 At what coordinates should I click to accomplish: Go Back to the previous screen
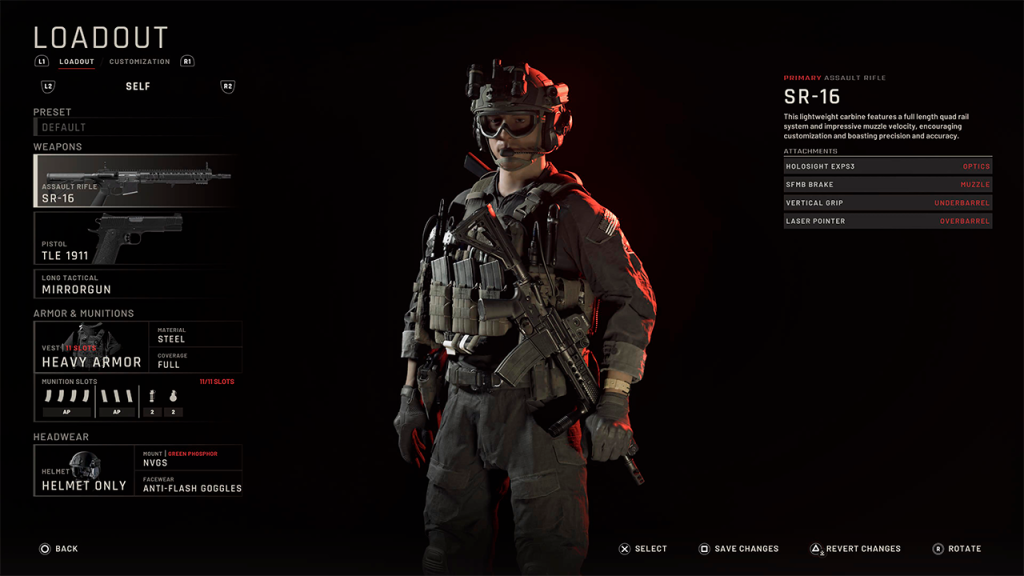[x=58, y=549]
